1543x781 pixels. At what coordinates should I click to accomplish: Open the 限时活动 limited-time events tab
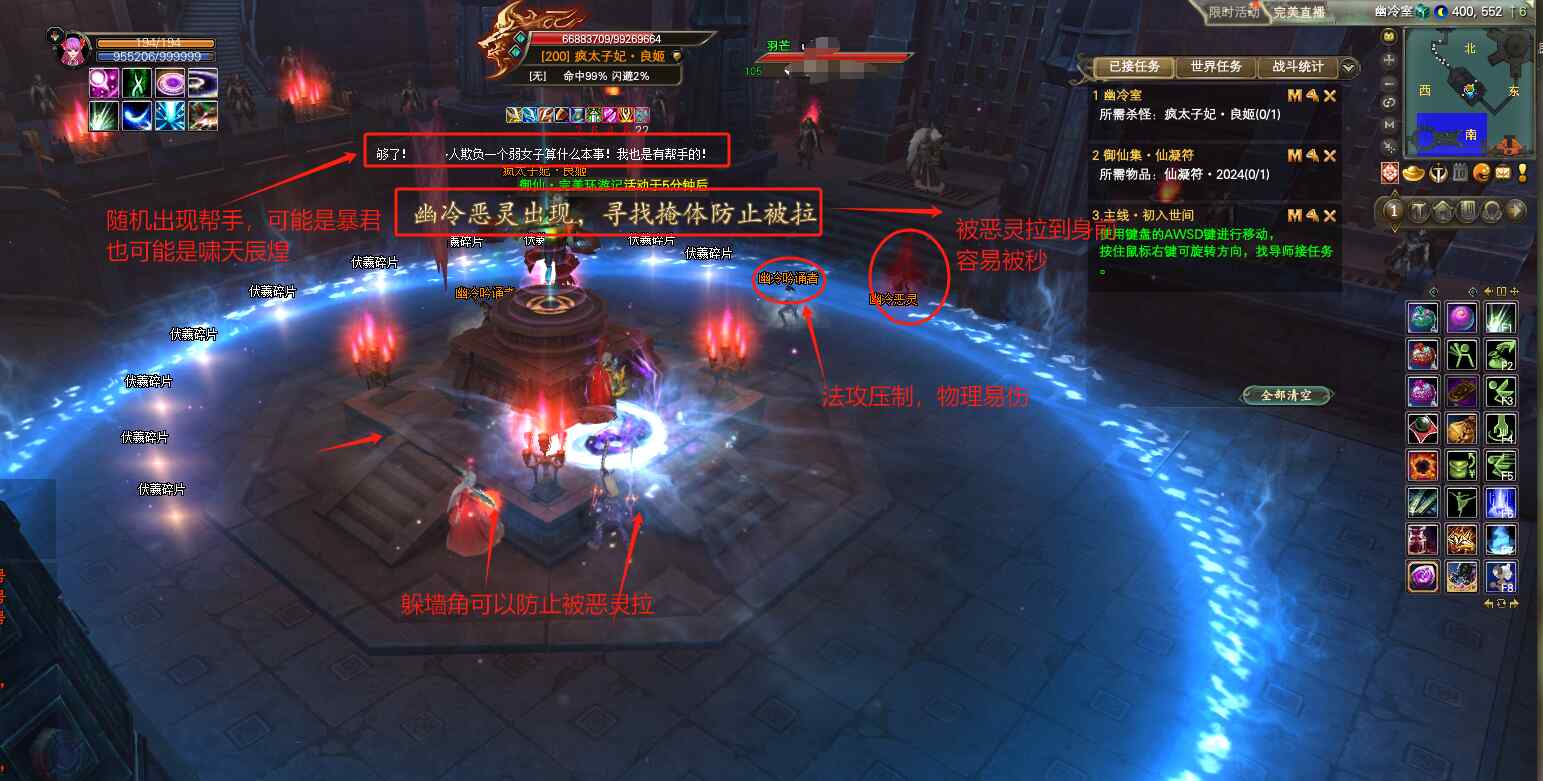tap(1233, 12)
